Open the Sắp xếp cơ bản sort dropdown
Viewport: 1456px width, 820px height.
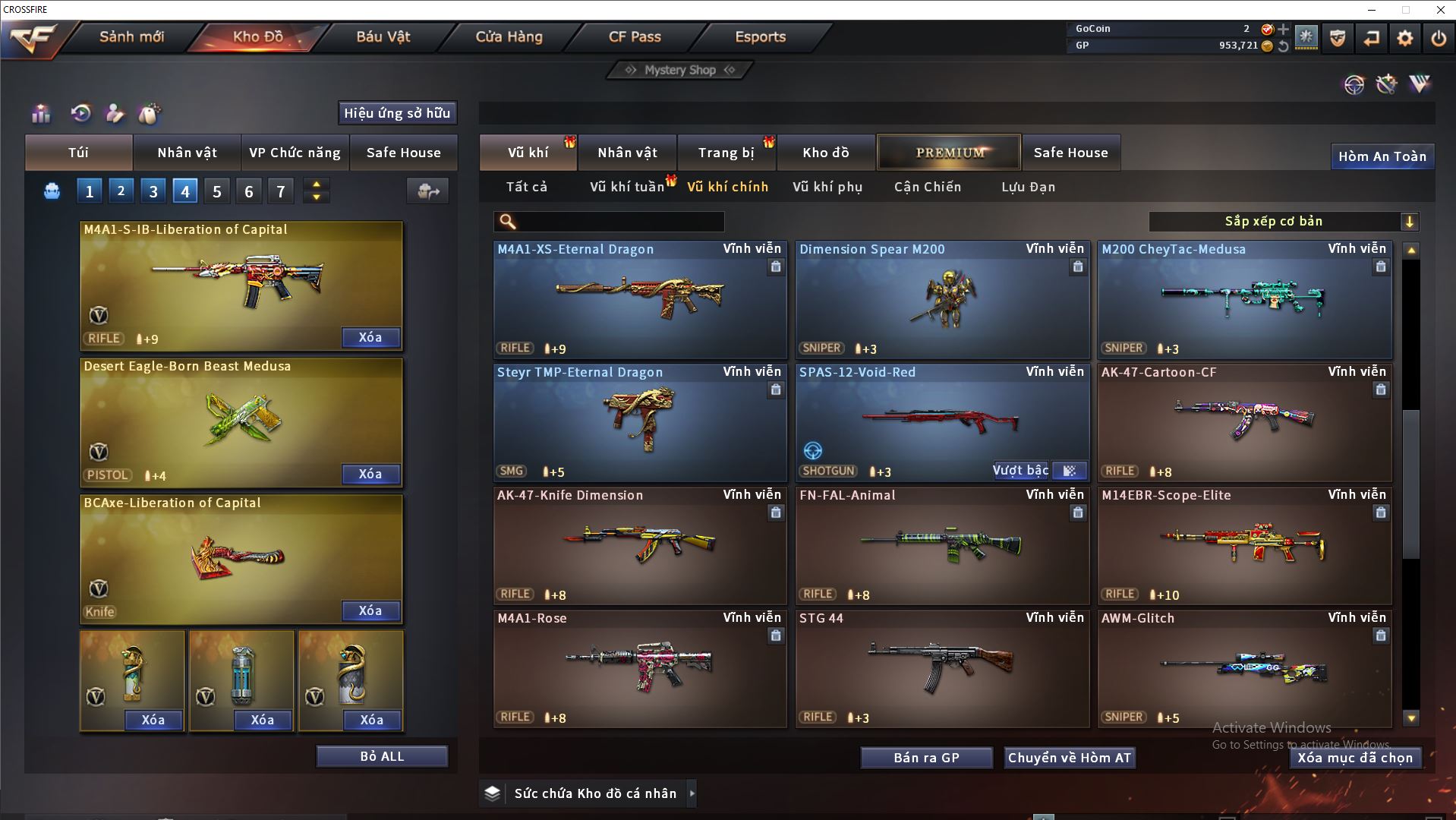click(x=1283, y=222)
